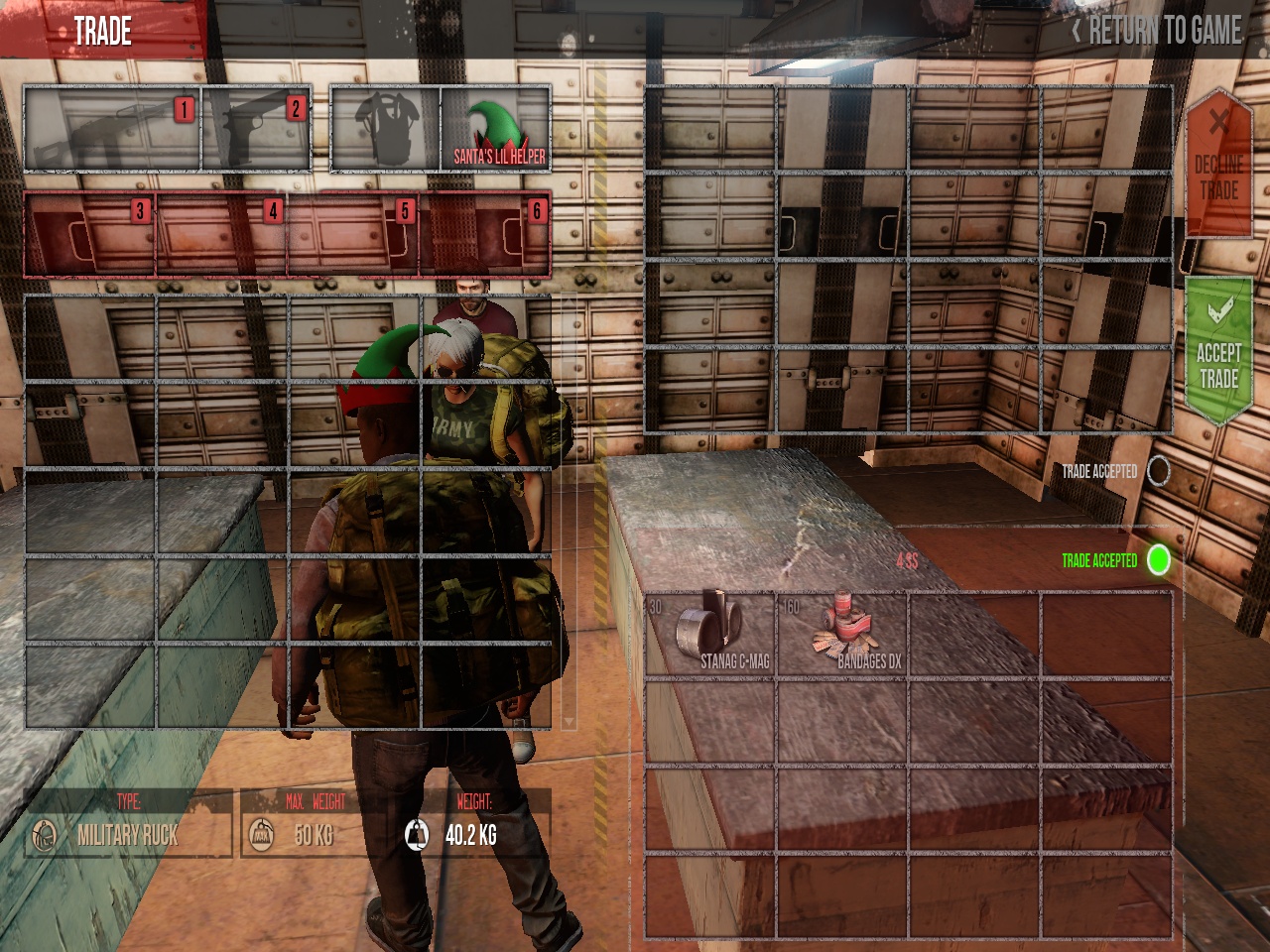This screenshot has width=1270, height=952.
Task: Select the pistol in slot 2
Action: coord(257,129)
